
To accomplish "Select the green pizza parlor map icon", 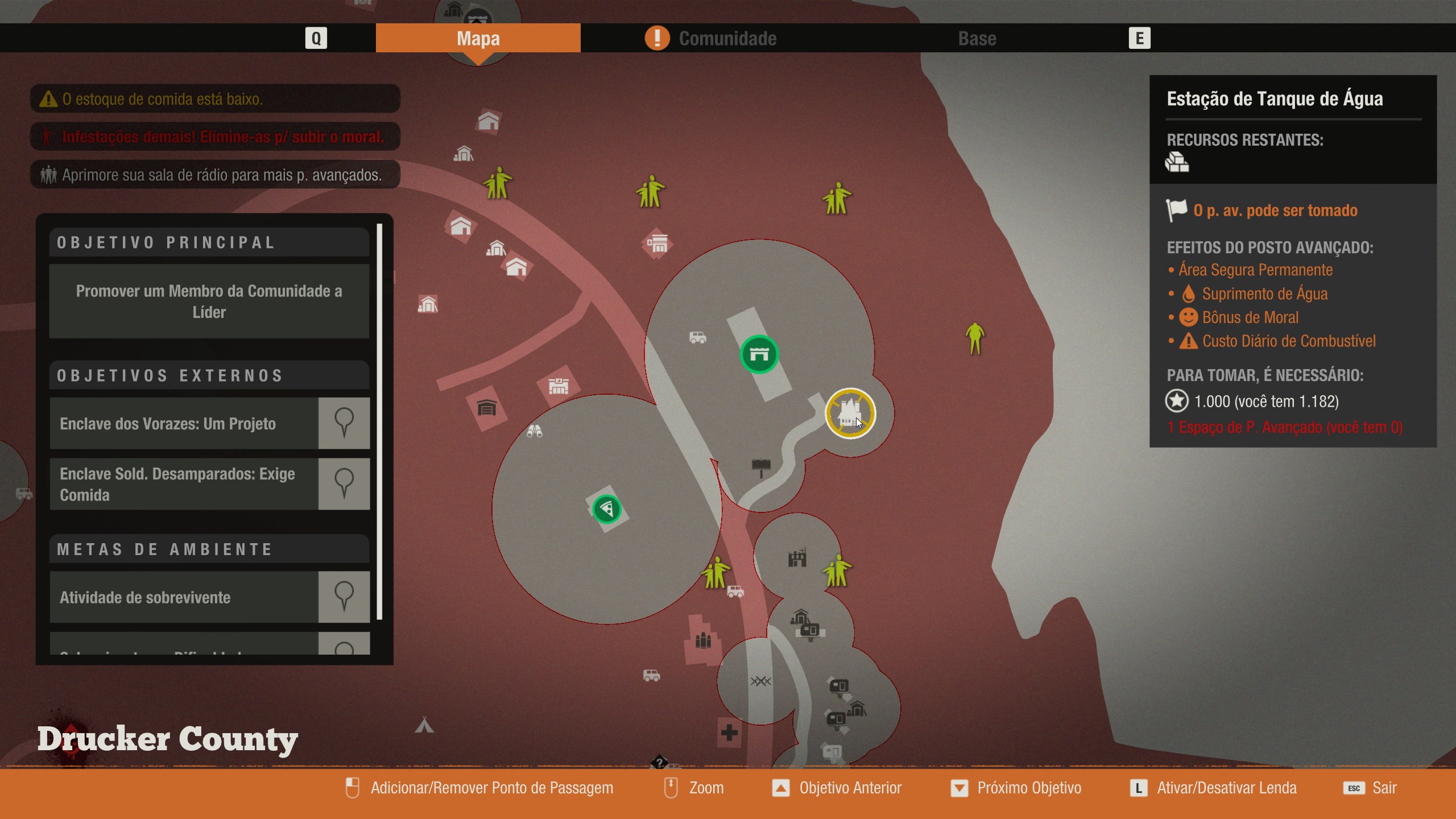I will pyautogui.click(x=606, y=508).
